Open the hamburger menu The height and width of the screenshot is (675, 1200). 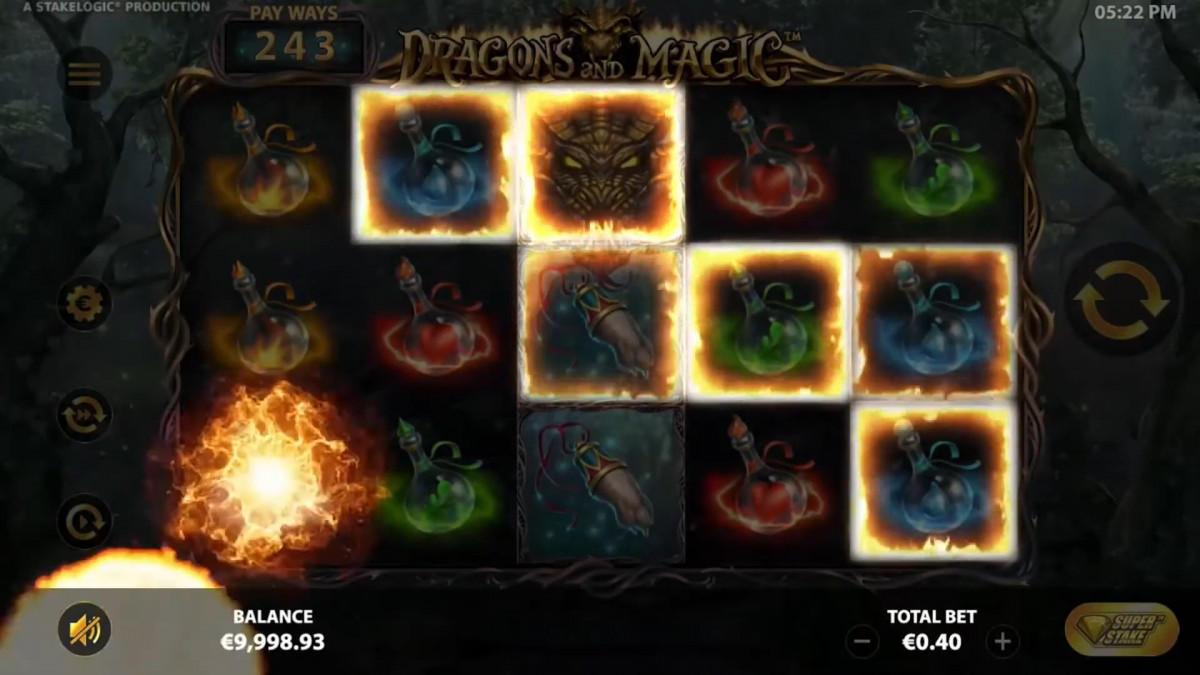pyautogui.click(x=84, y=73)
